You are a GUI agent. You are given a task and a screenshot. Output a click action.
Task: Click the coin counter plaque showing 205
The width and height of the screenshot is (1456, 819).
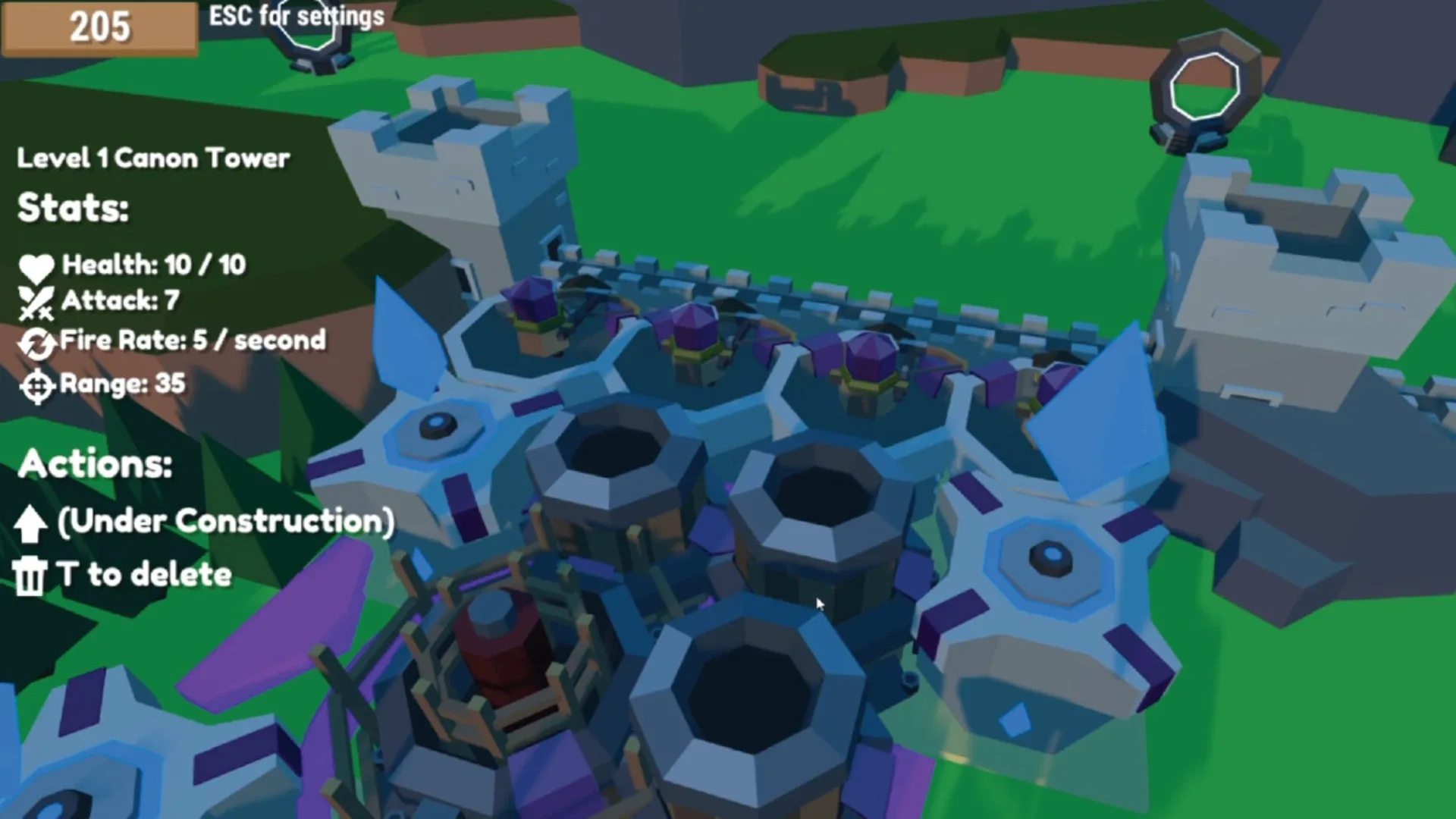(x=99, y=29)
